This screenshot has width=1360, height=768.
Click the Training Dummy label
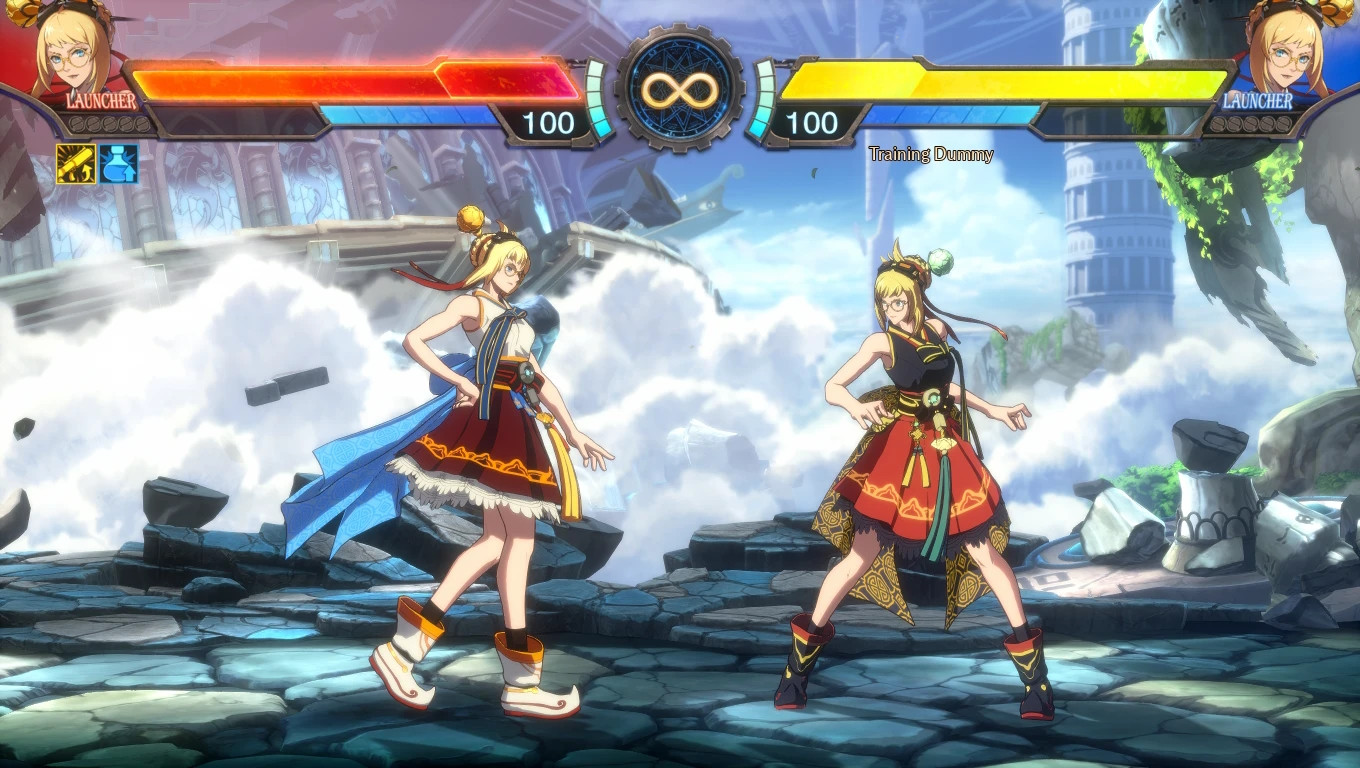point(932,155)
